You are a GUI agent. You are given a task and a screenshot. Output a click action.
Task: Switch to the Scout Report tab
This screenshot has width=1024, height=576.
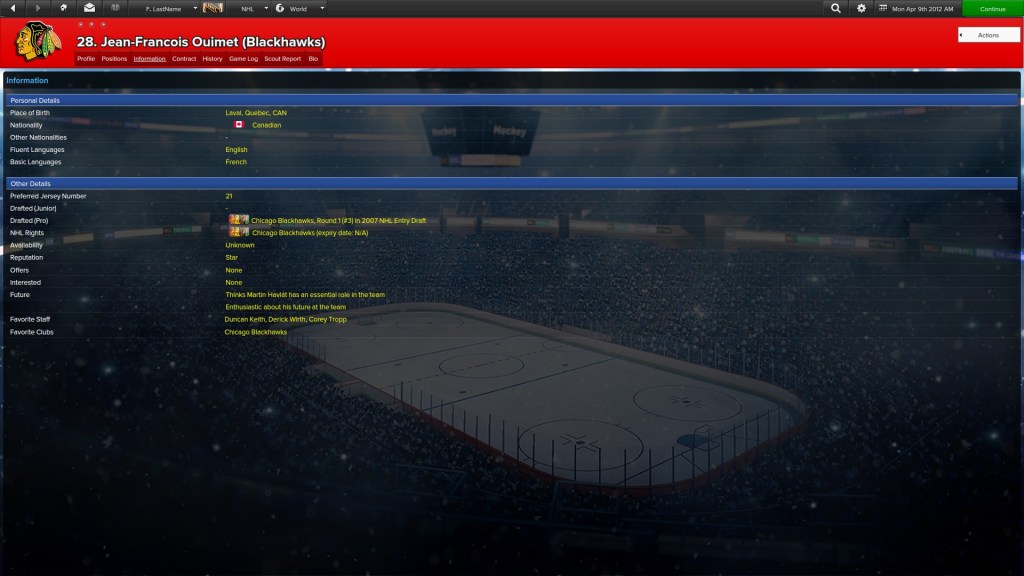pos(283,59)
